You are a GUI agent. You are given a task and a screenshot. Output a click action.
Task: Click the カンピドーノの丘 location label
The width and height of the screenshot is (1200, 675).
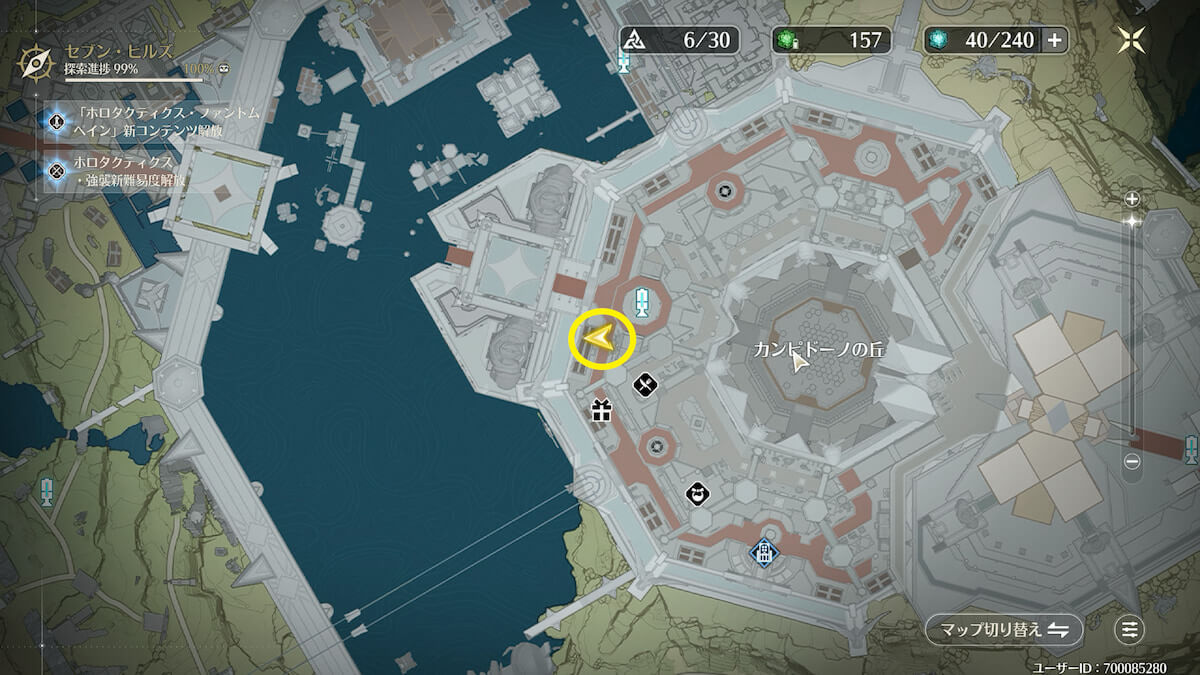pos(820,351)
